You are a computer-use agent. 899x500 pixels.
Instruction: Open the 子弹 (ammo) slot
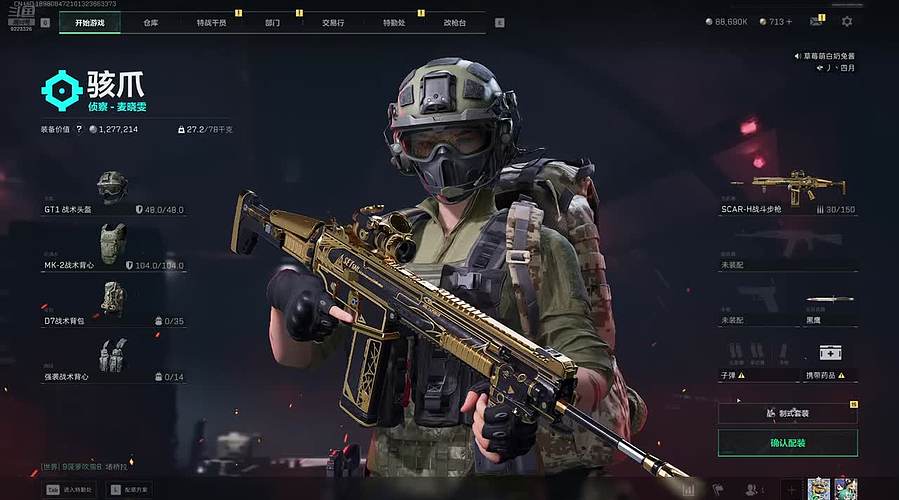pos(758,358)
